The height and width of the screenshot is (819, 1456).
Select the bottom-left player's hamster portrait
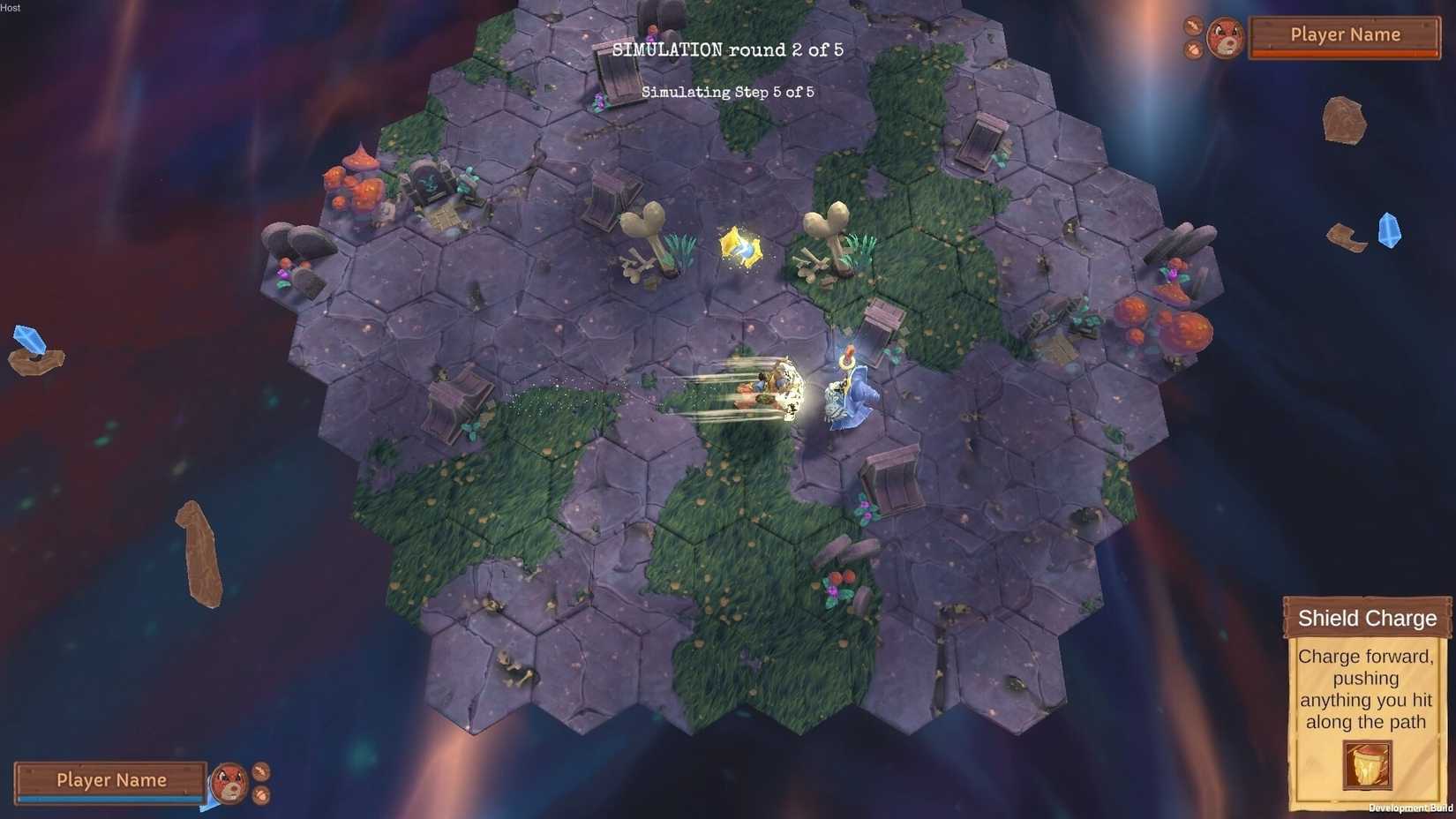point(229,784)
